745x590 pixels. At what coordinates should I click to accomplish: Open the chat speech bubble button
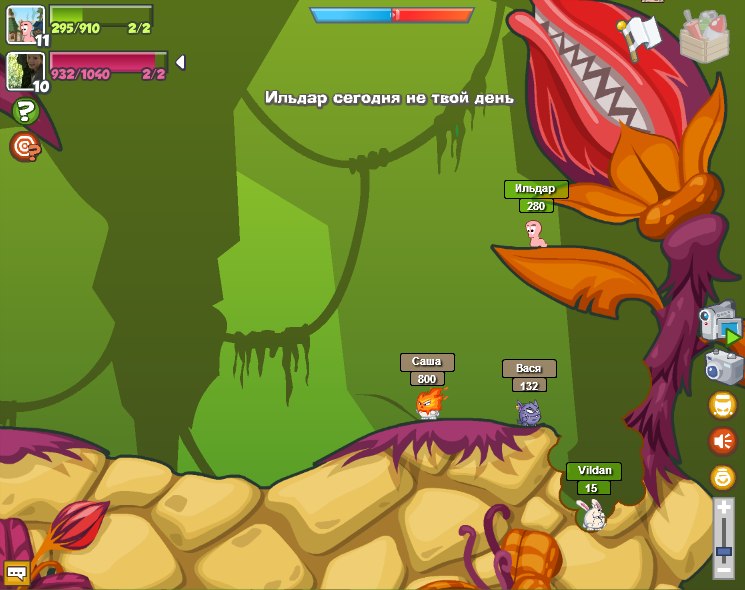tap(16, 572)
